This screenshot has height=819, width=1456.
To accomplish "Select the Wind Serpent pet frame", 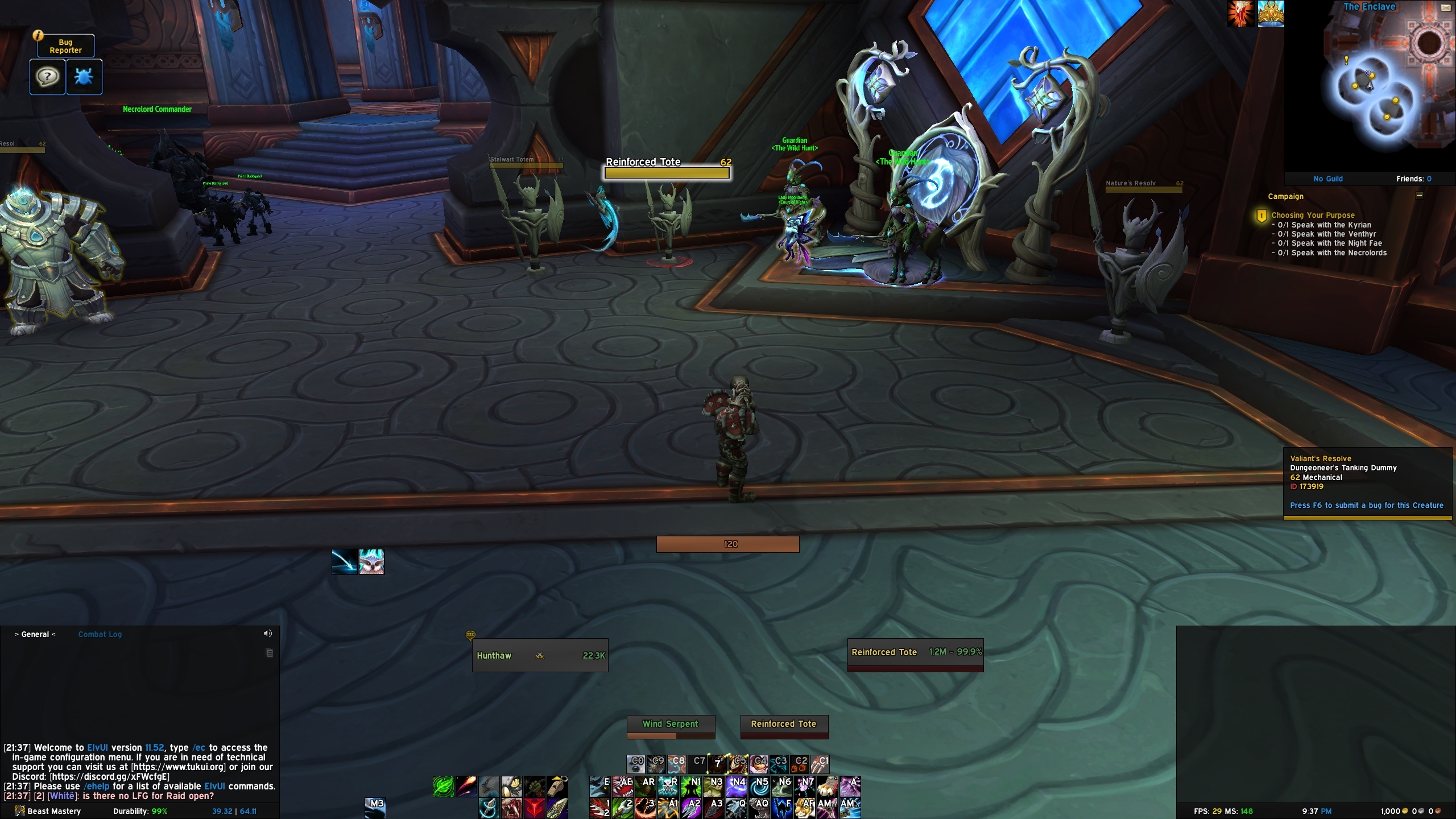I will [670, 725].
